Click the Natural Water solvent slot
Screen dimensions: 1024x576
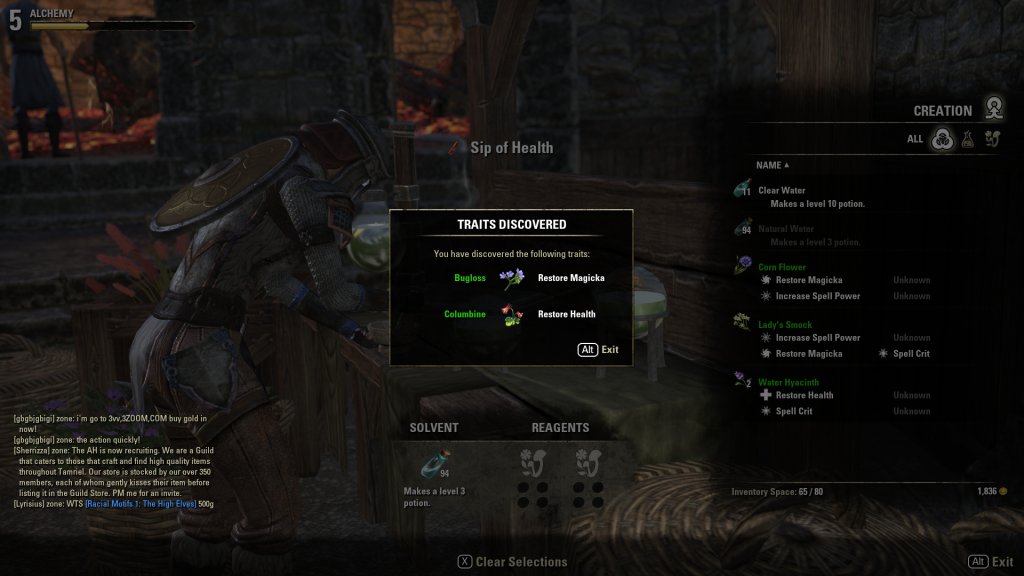tap(434, 464)
